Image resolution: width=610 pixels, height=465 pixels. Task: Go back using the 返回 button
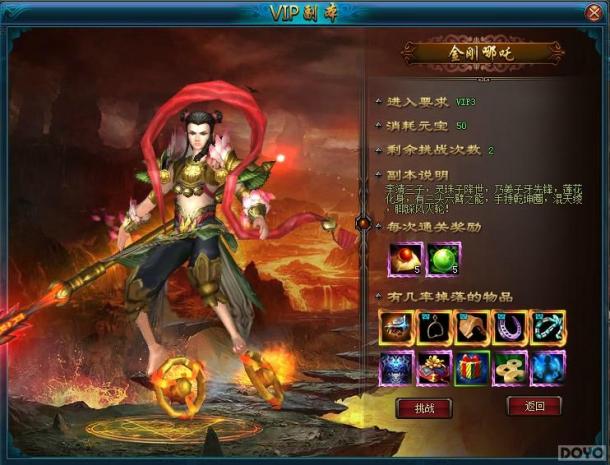click(533, 406)
